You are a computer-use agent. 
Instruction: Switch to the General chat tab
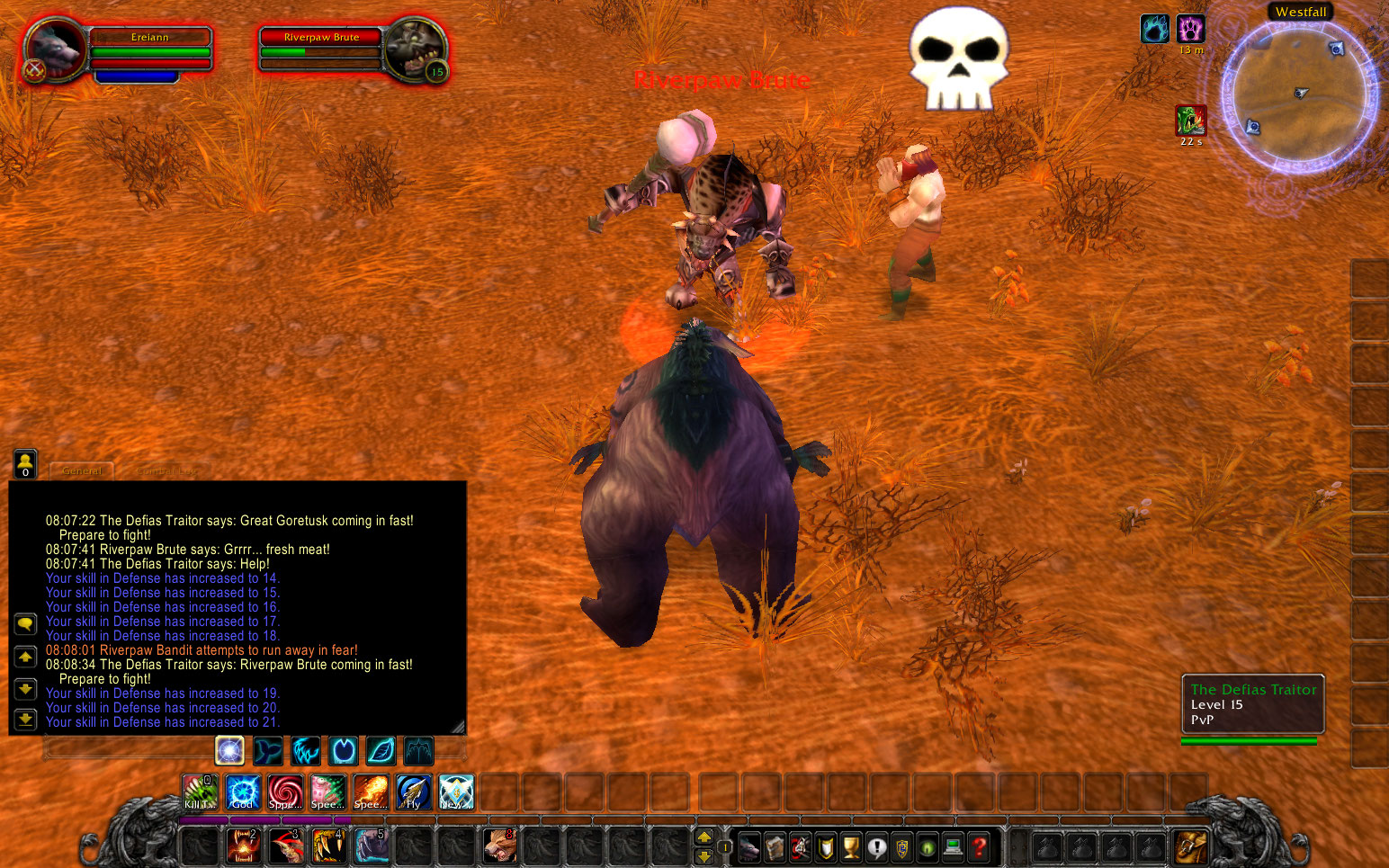(x=81, y=470)
